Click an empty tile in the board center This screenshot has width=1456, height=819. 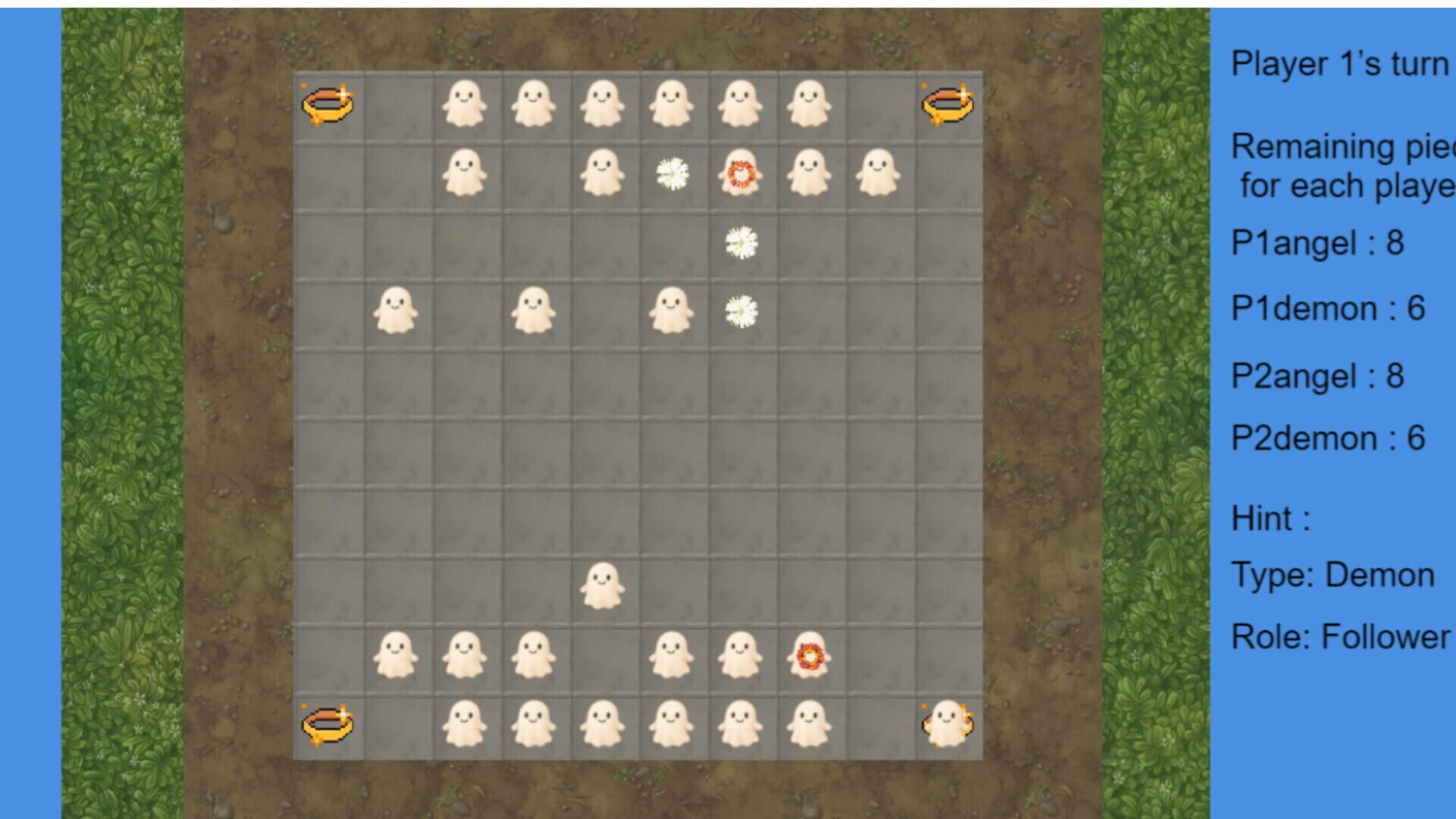pos(637,447)
